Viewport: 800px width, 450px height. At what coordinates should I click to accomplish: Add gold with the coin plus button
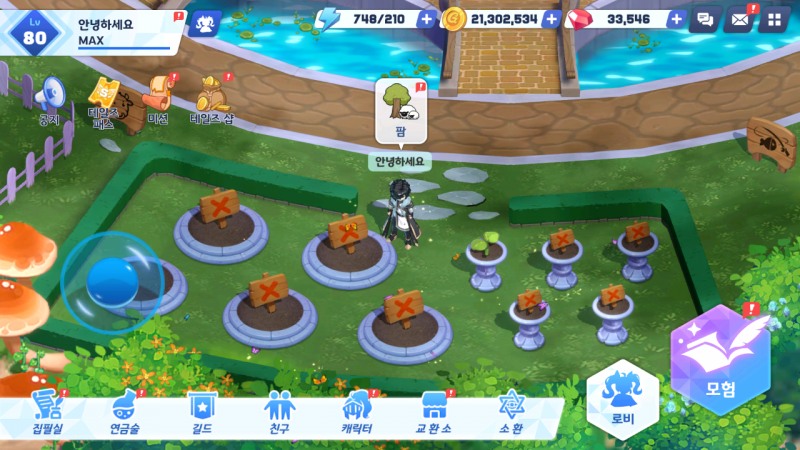pyautogui.click(x=551, y=19)
